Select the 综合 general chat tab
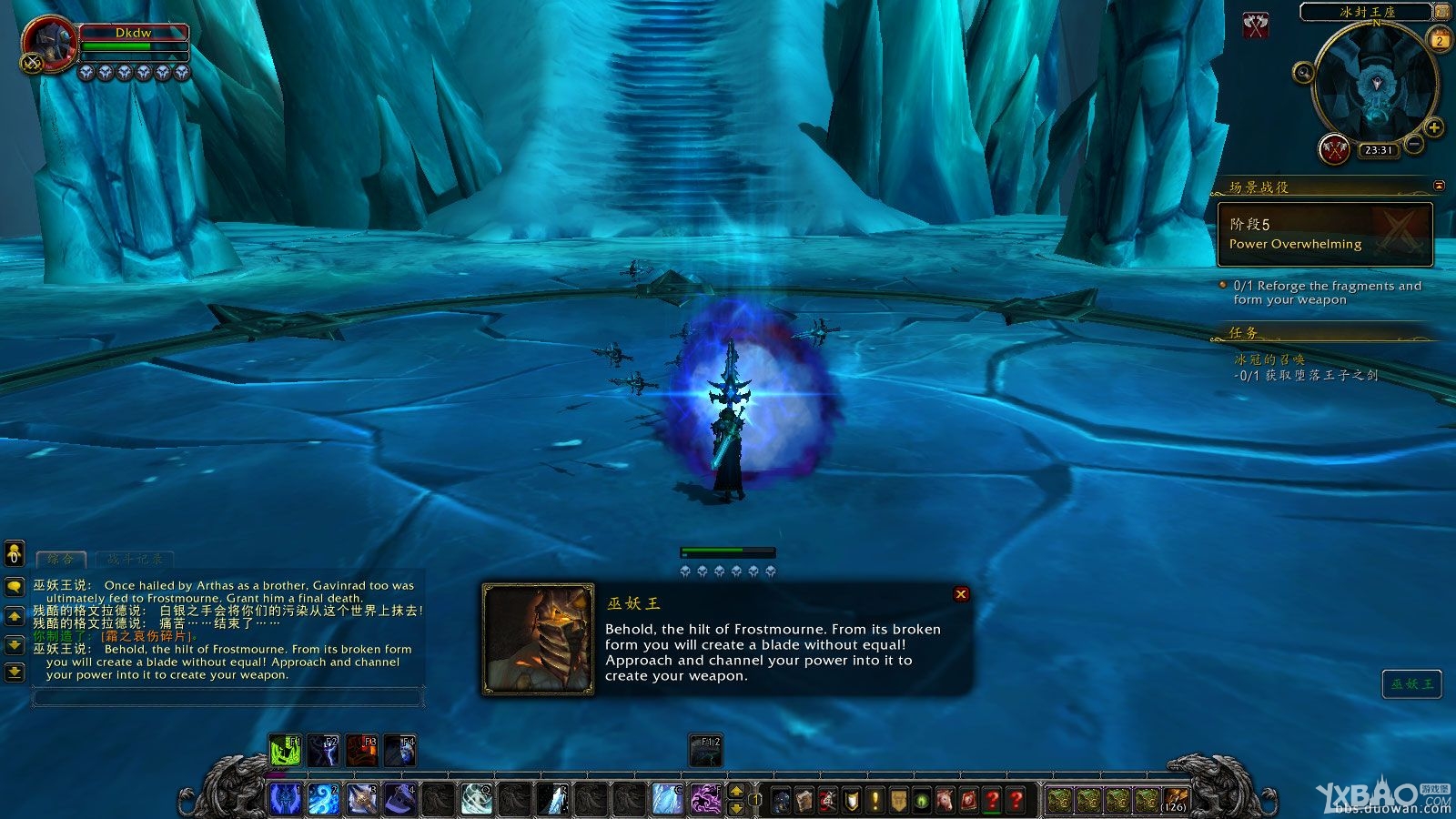This screenshot has width=1456, height=819. pos(60,559)
